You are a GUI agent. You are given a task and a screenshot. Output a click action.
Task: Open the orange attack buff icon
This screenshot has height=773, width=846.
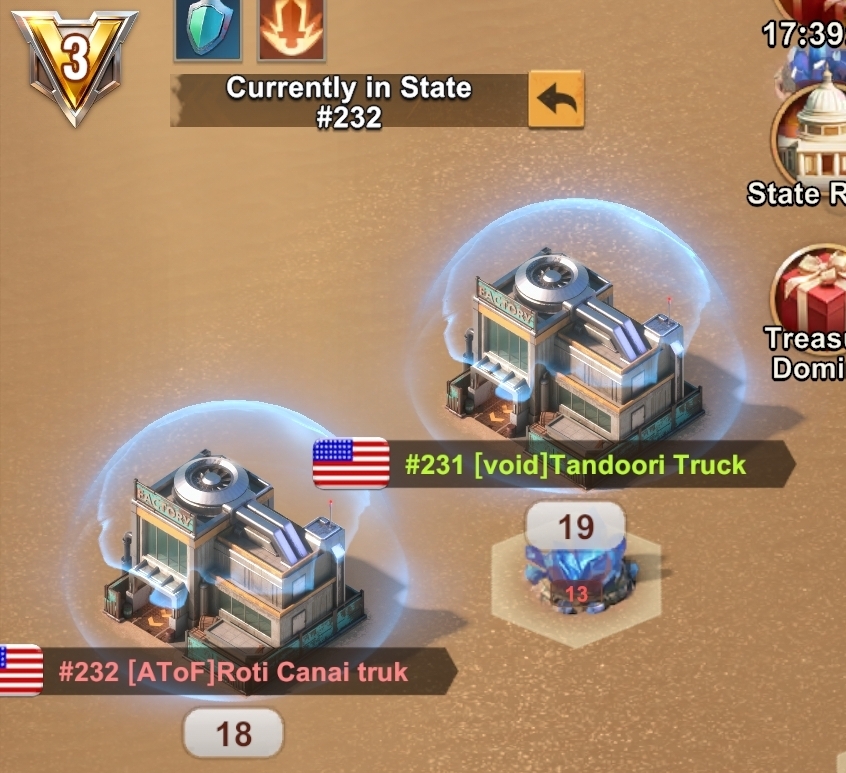coord(291,28)
